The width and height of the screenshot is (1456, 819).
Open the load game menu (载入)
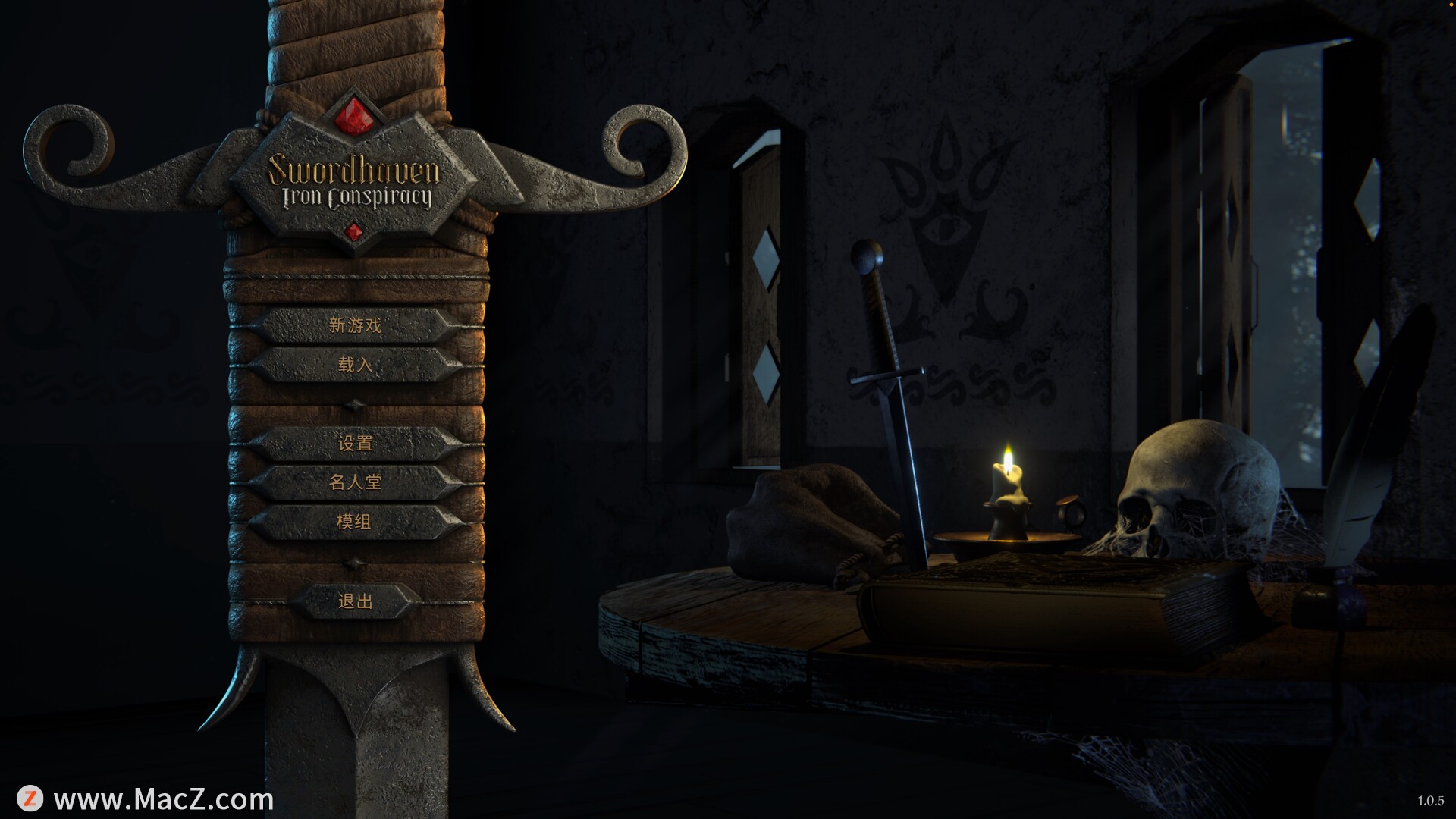tap(355, 365)
